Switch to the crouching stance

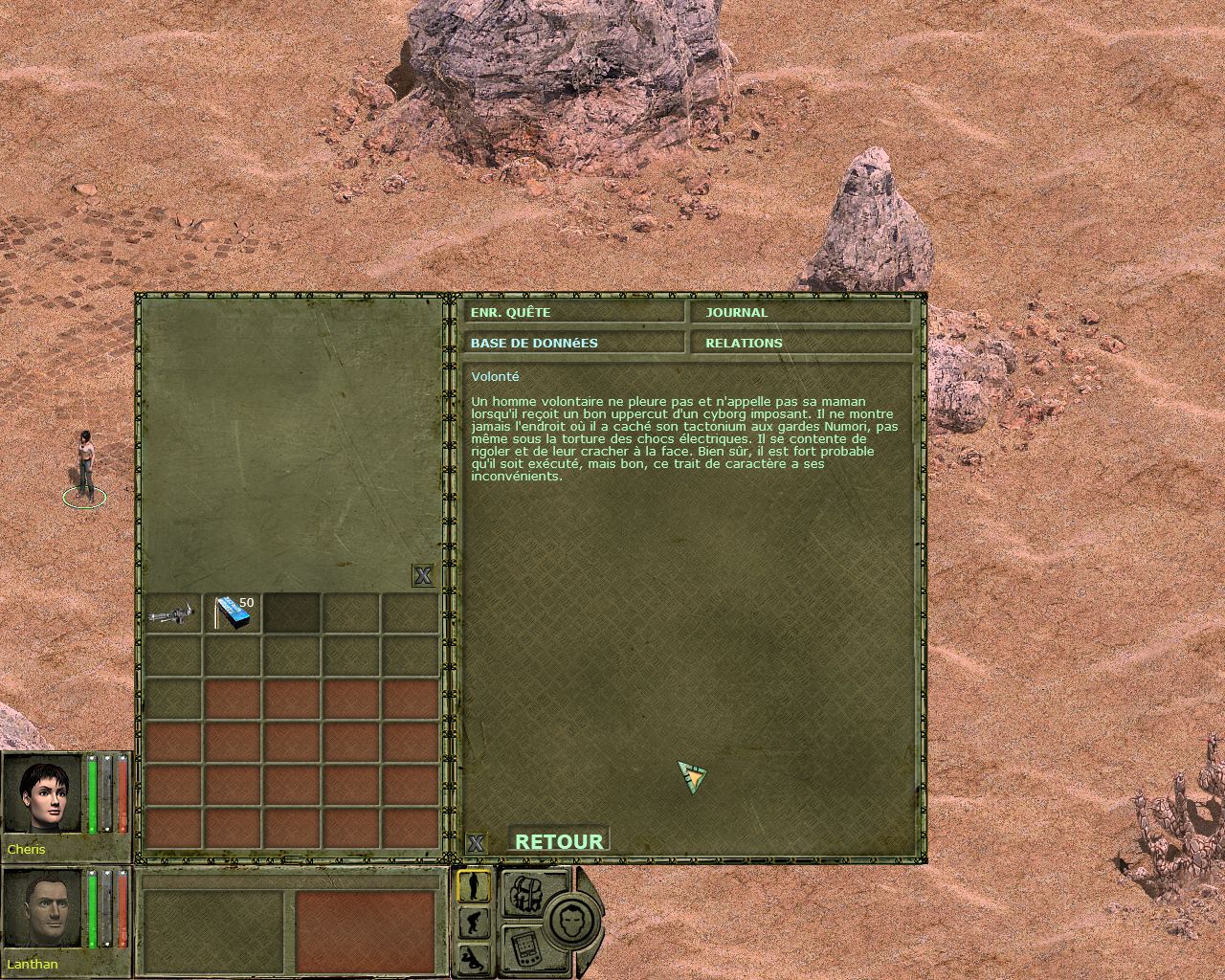pos(474,923)
